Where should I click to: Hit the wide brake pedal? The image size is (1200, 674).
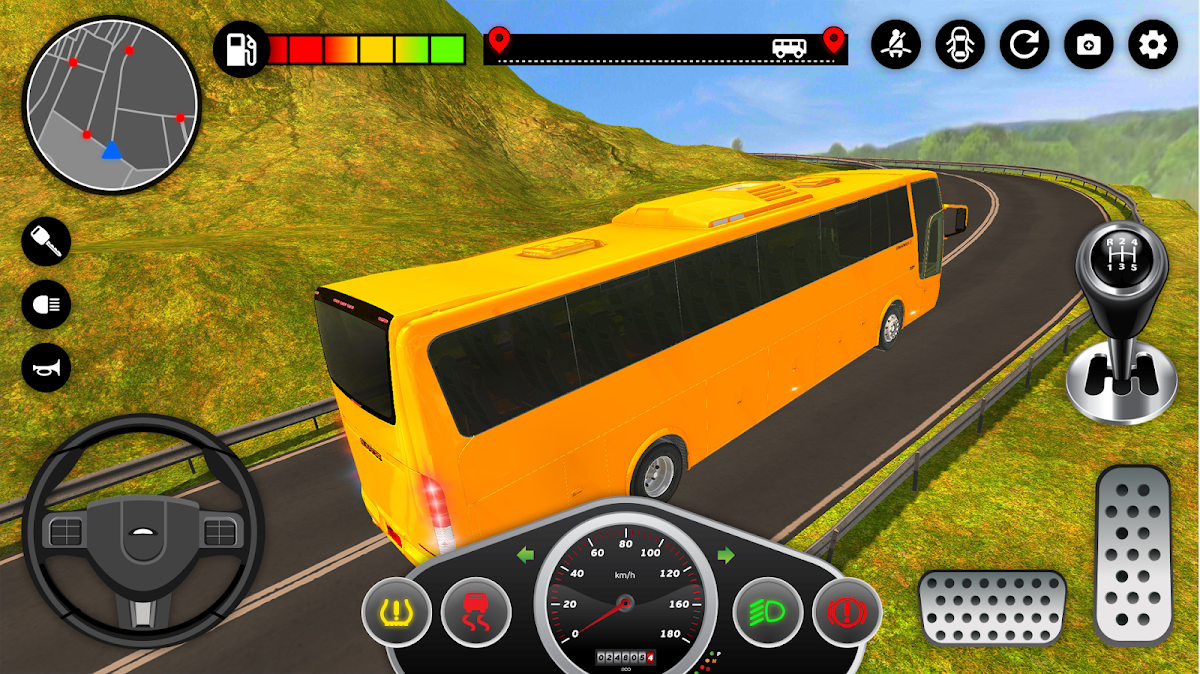[x=992, y=607]
